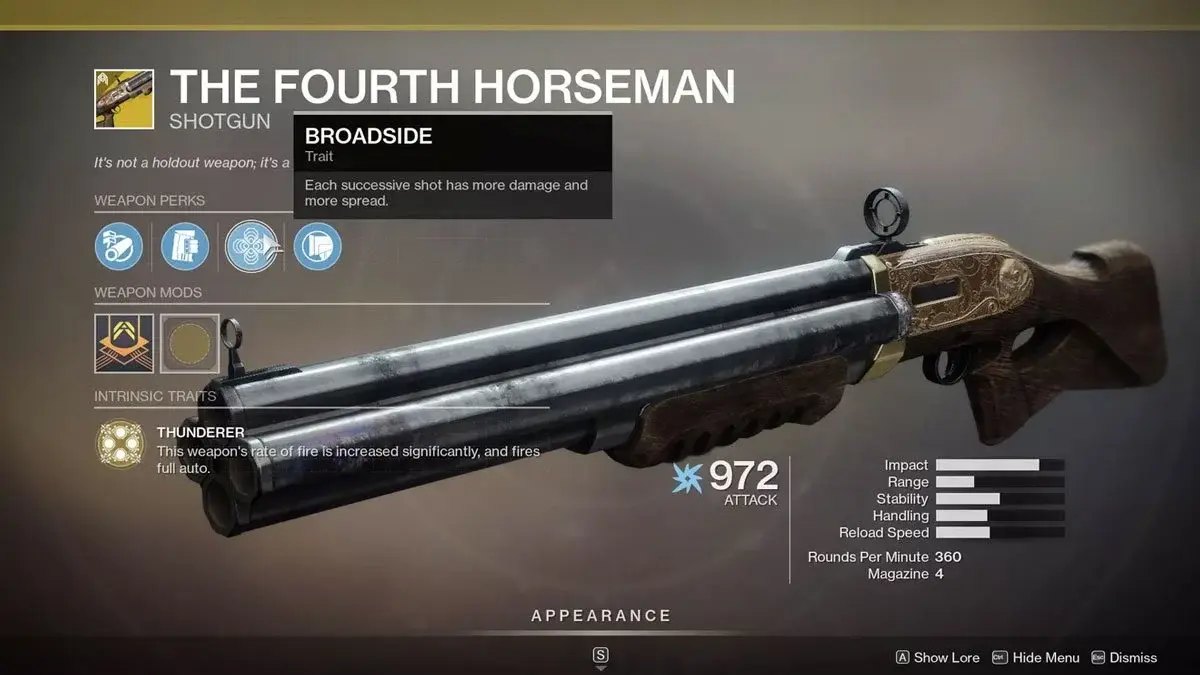This screenshot has height=675, width=1200.
Task: Open the yellow chevron weapon mod slot
Action: (x=124, y=344)
